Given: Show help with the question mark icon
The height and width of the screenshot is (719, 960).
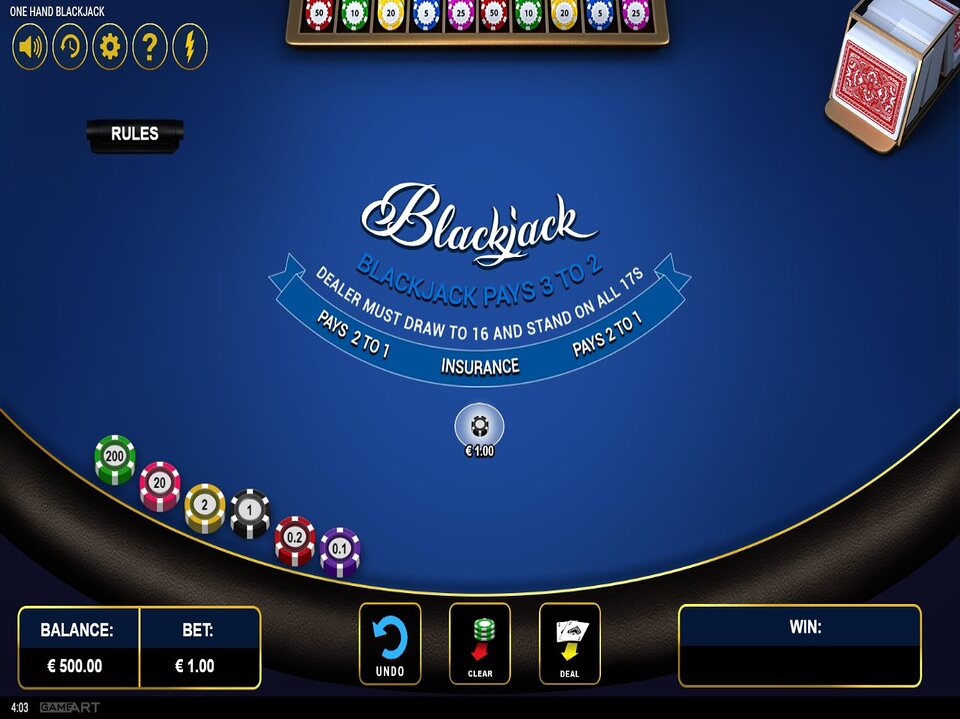Looking at the screenshot, I should (150, 47).
